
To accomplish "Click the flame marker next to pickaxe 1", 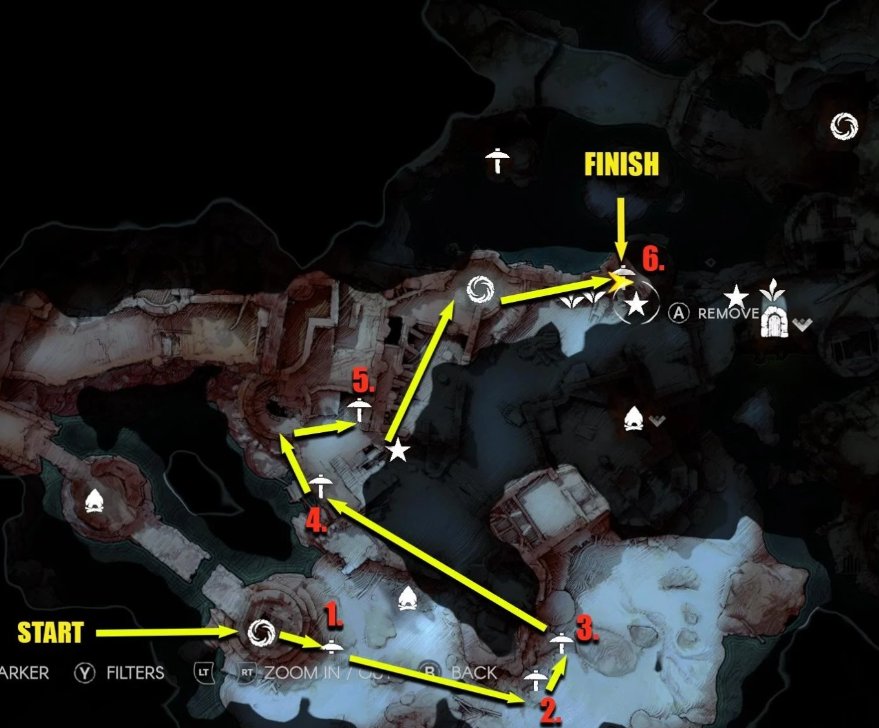I will 407,599.
